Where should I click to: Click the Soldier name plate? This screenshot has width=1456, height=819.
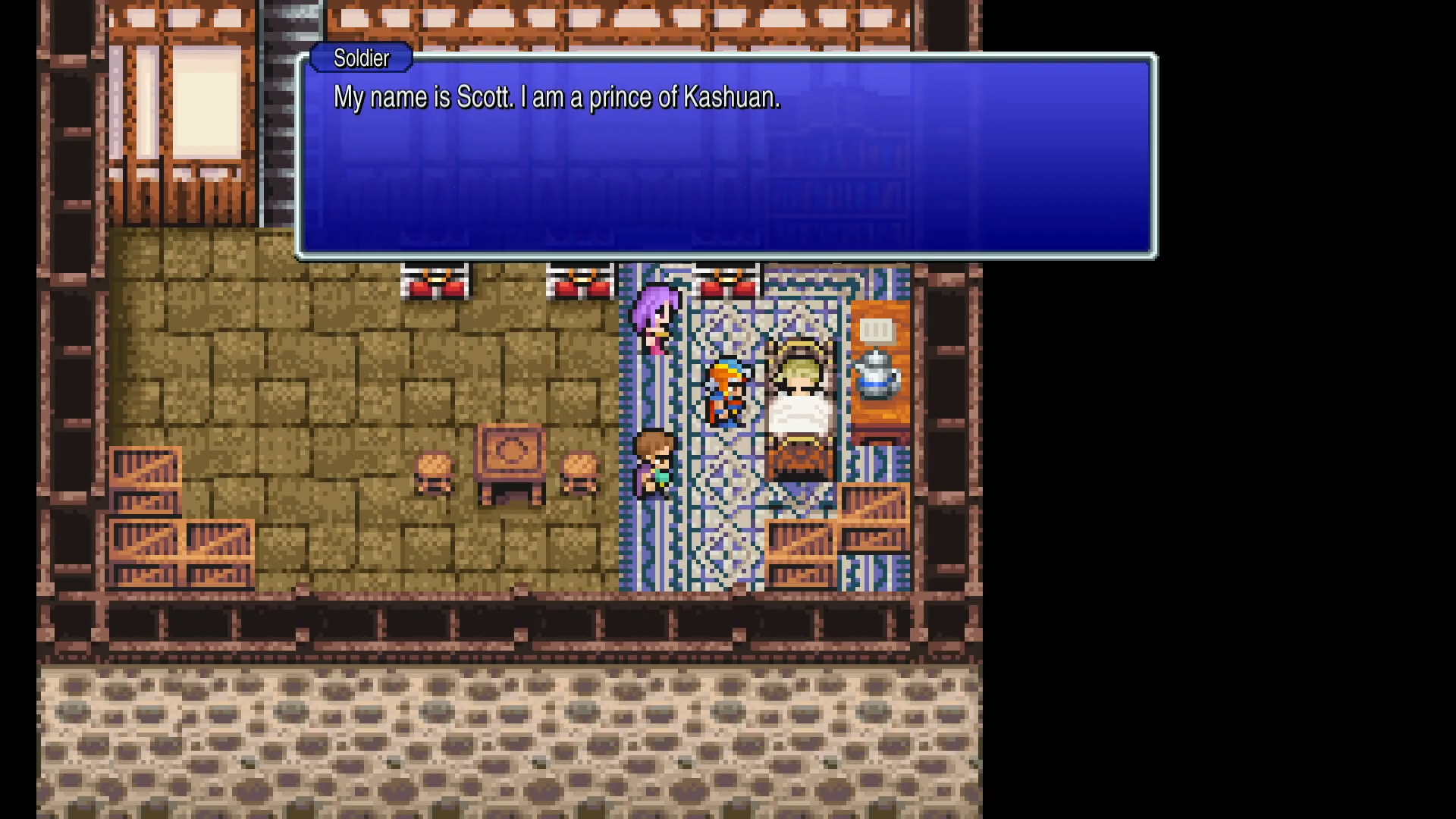click(360, 58)
